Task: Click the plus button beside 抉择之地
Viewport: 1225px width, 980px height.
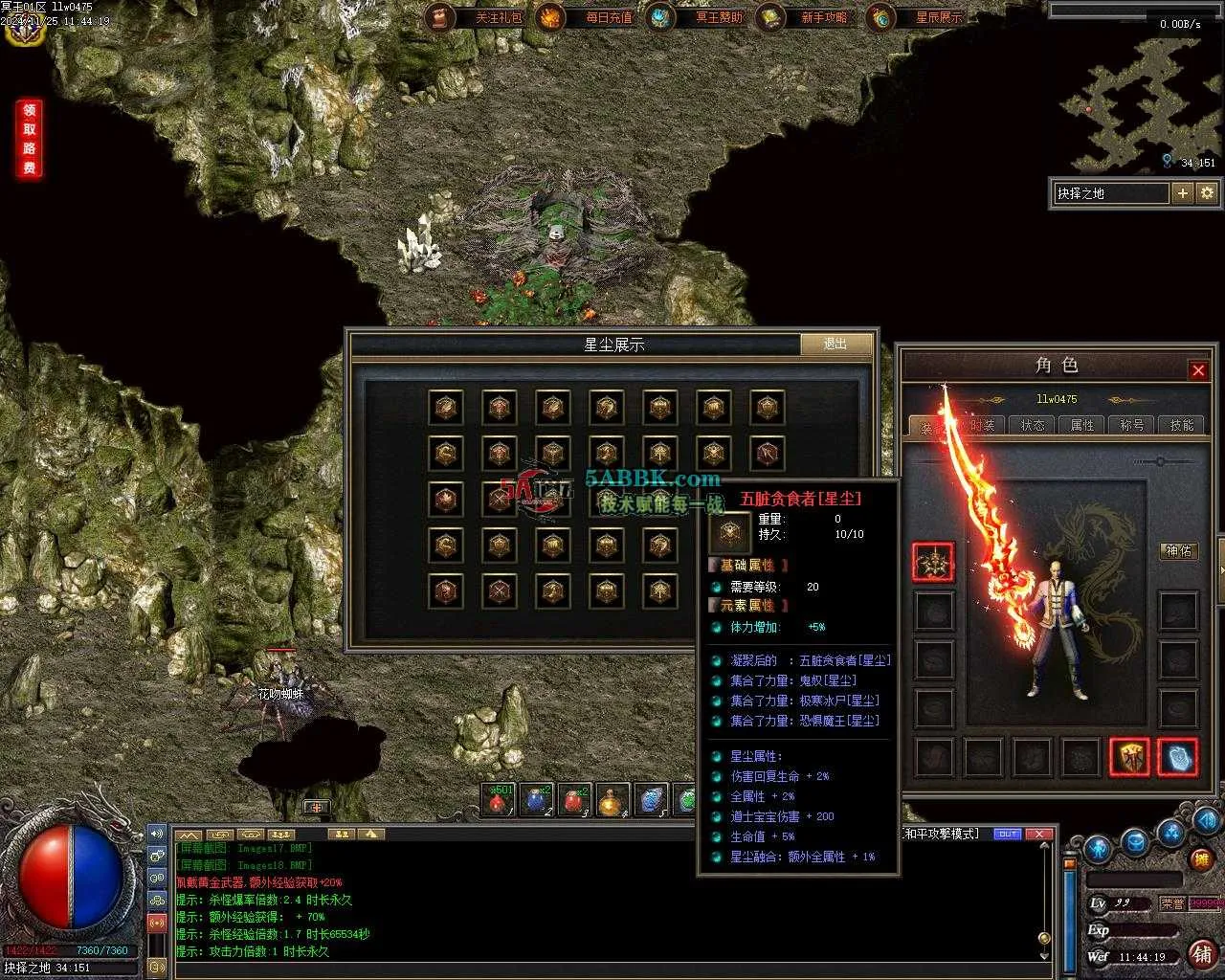Action: click(1183, 193)
